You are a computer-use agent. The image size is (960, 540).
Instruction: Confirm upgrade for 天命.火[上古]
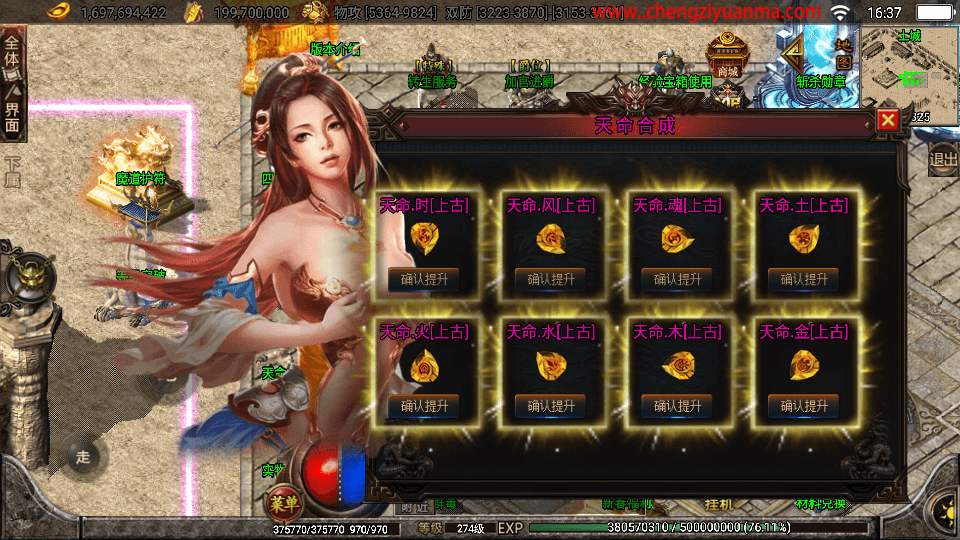click(424, 405)
